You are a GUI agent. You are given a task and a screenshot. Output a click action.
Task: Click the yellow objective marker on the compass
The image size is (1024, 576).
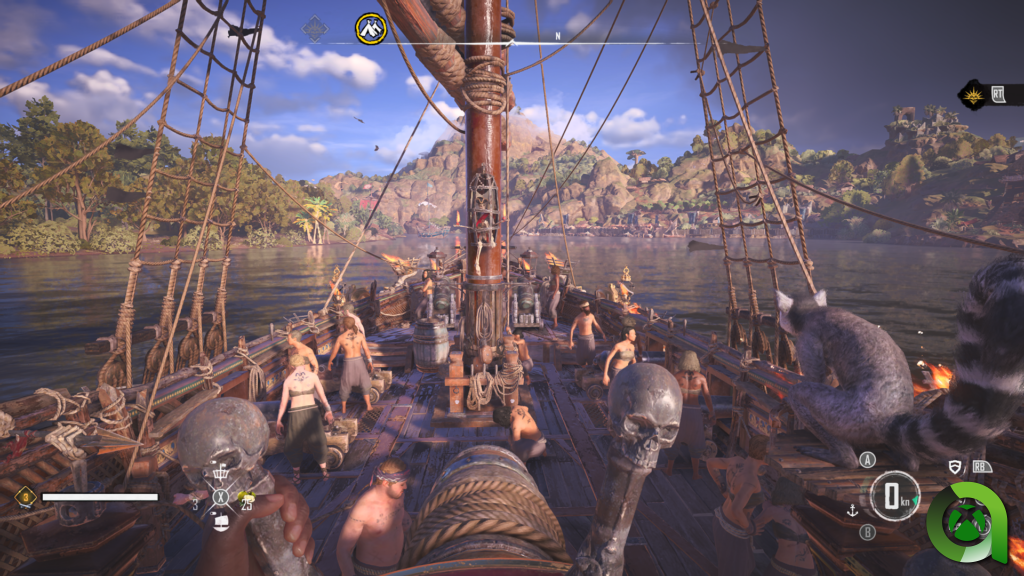[x=371, y=28]
